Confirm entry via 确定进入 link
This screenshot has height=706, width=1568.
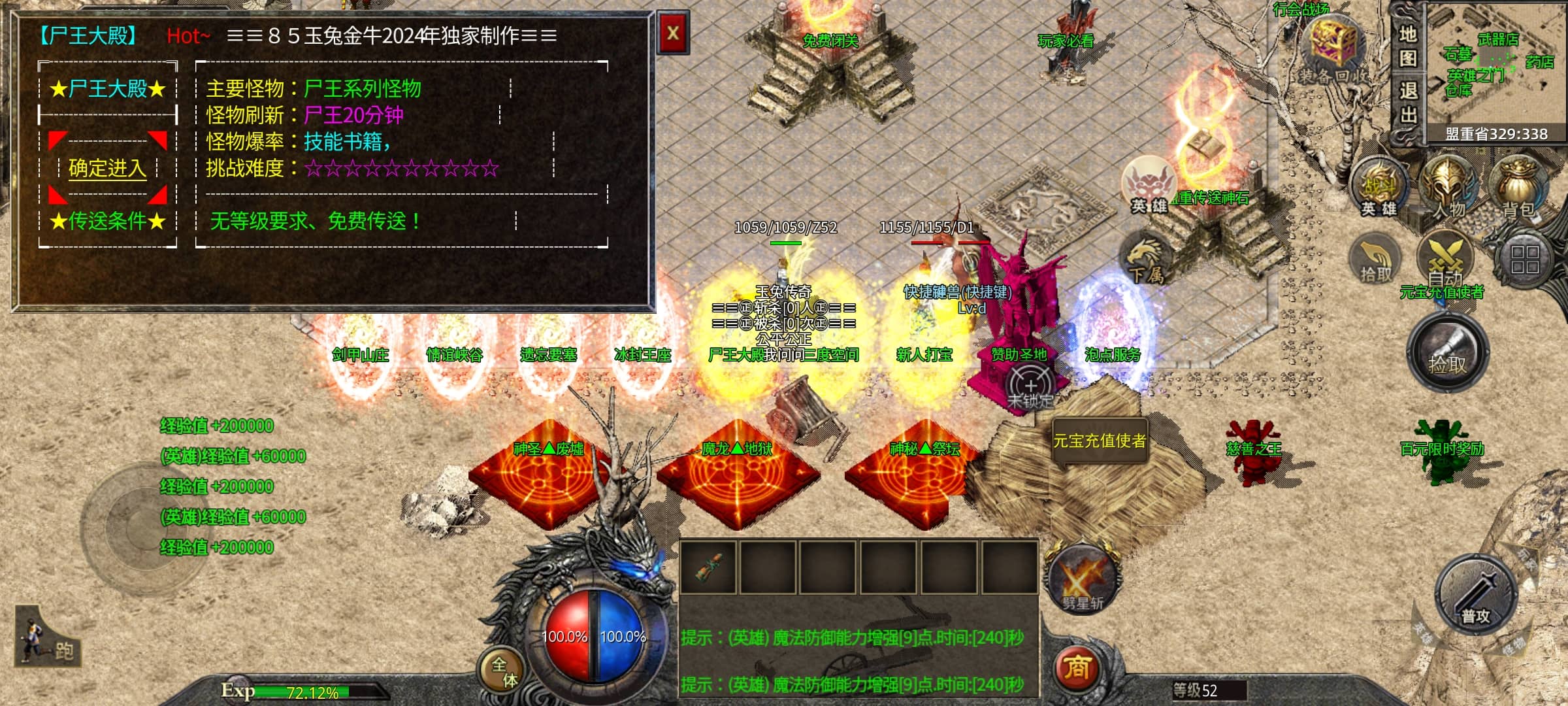[107, 169]
